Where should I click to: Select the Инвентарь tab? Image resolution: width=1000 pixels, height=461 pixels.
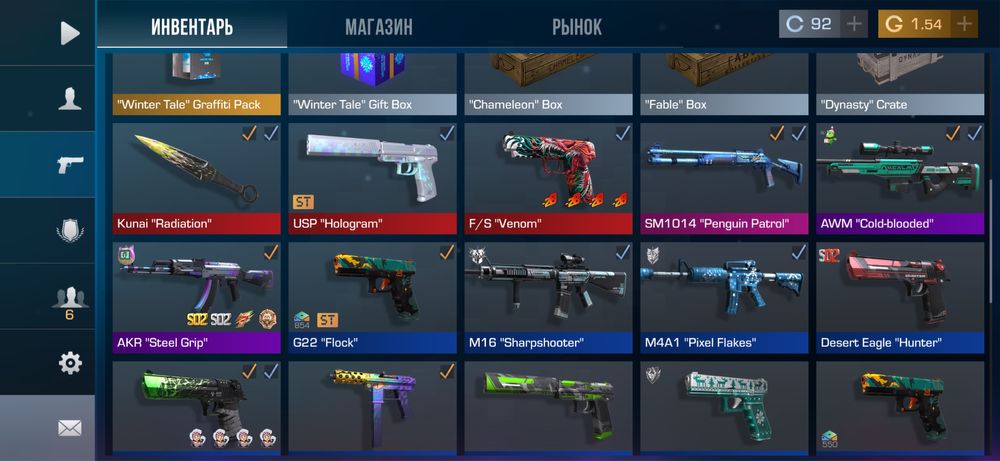(x=192, y=27)
